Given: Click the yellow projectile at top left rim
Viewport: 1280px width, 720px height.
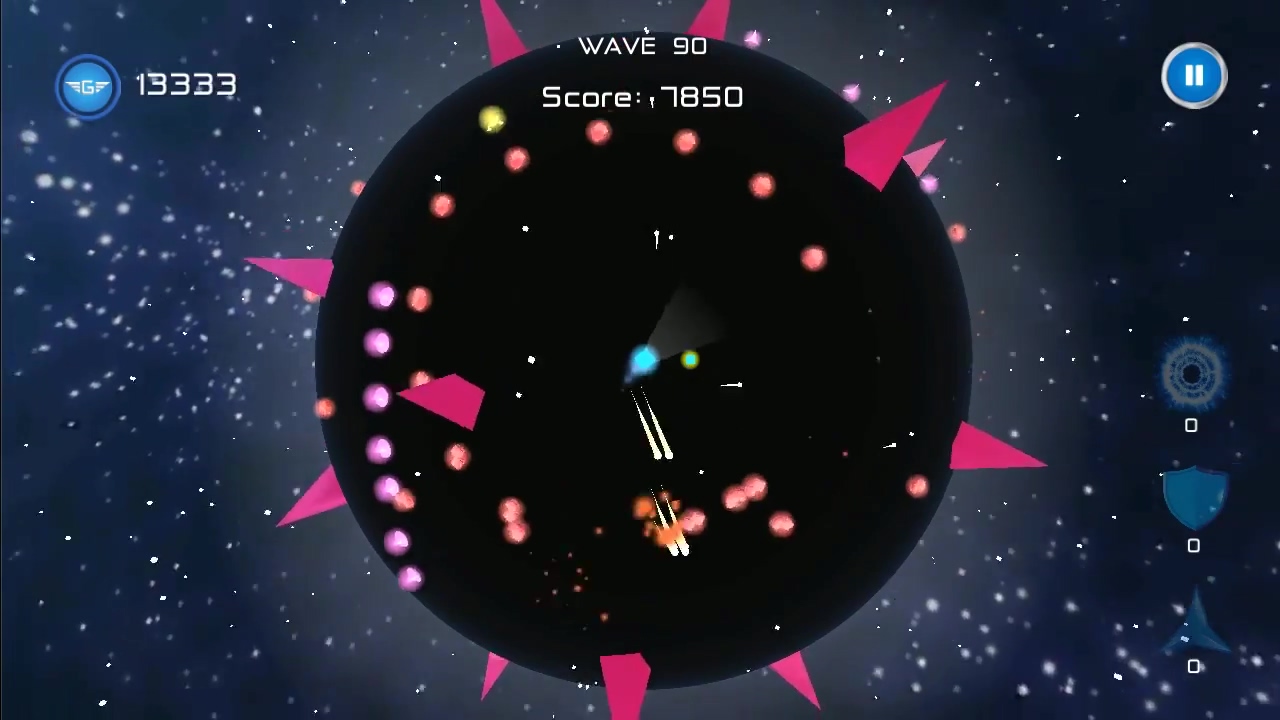Looking at the screenshot, I should pyautogui.click(x=492, y=120).
